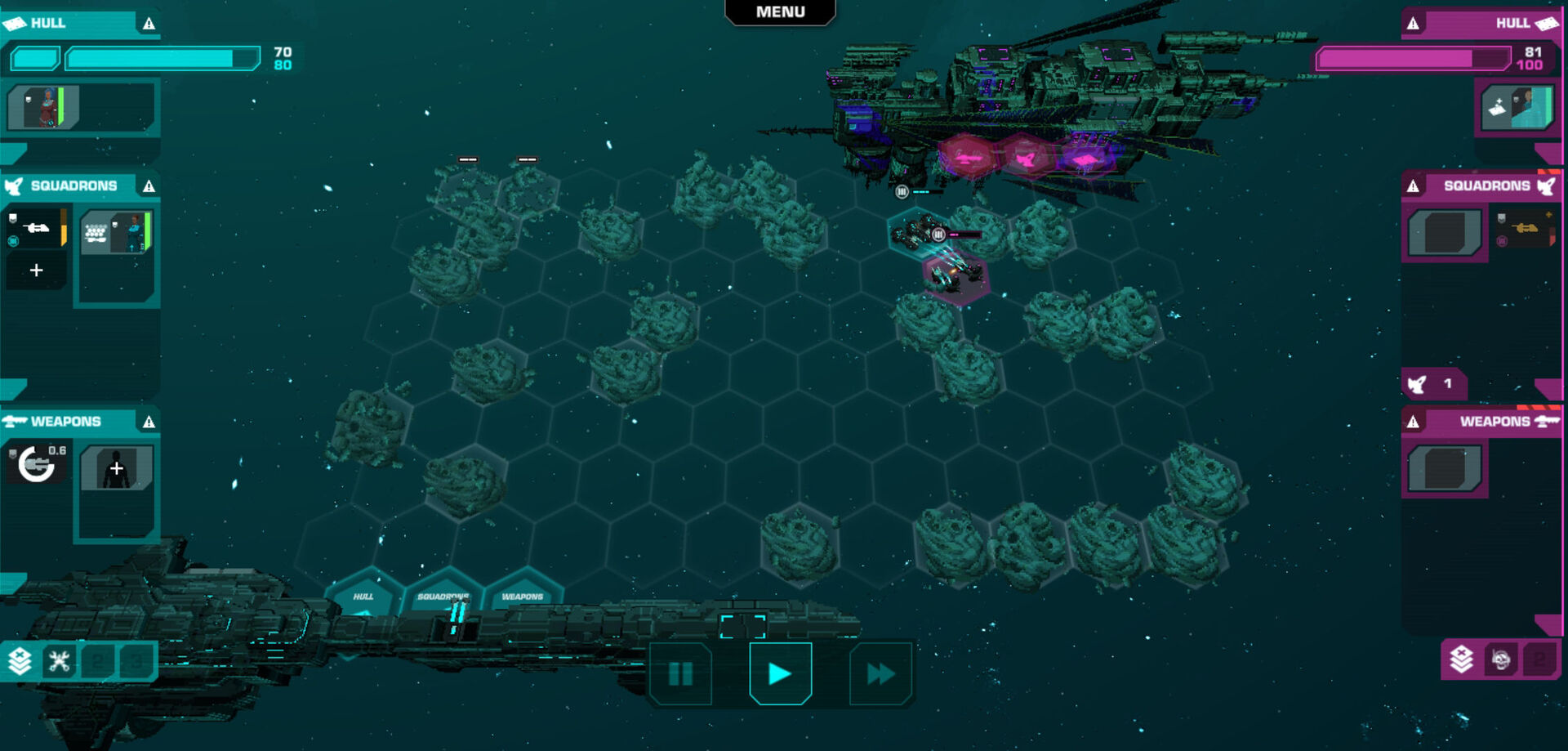Select the player's cannon weapon slot
This screenshot has width=1568, height=751.
37,464
